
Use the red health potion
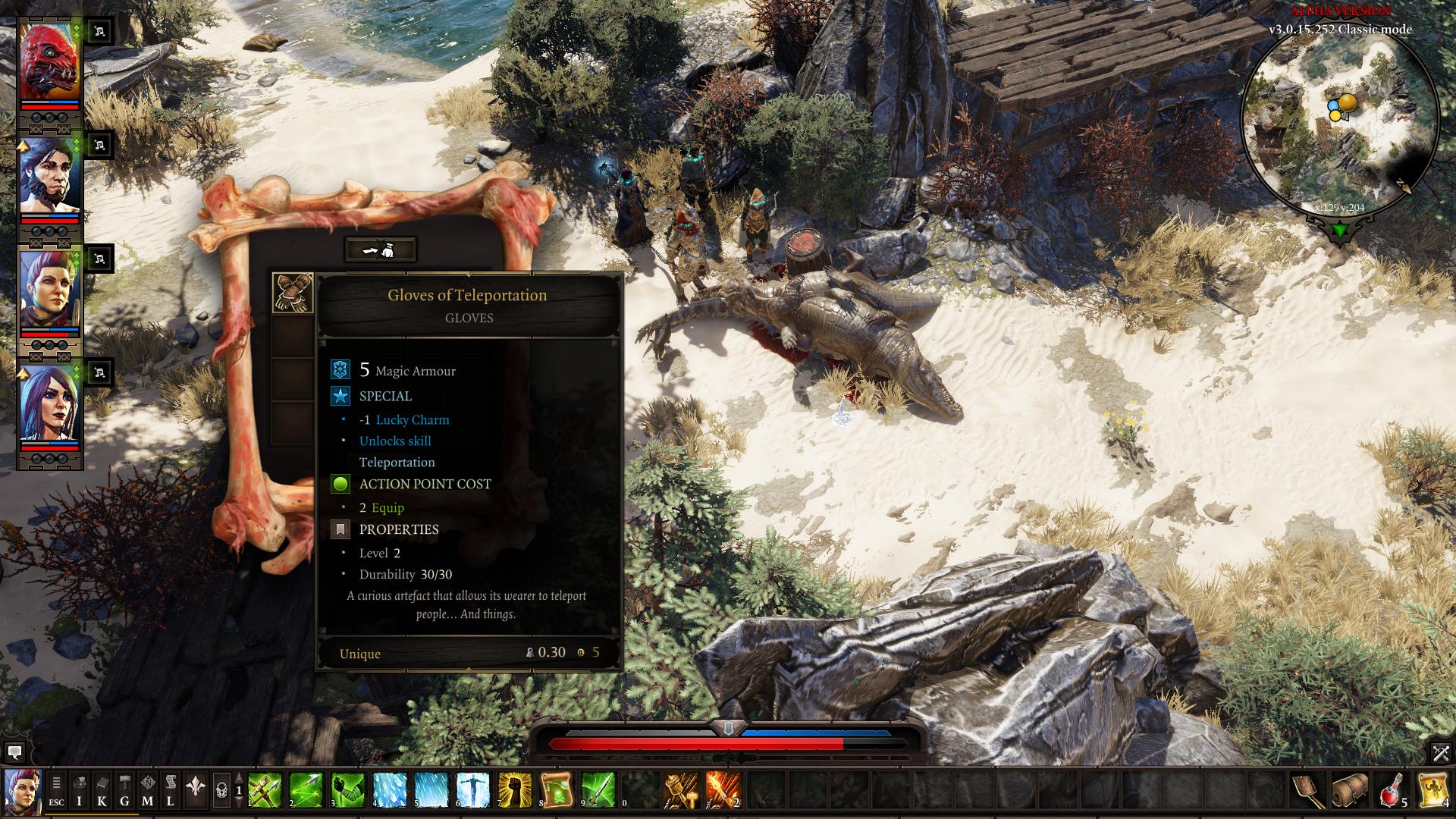click(1392, 790)
